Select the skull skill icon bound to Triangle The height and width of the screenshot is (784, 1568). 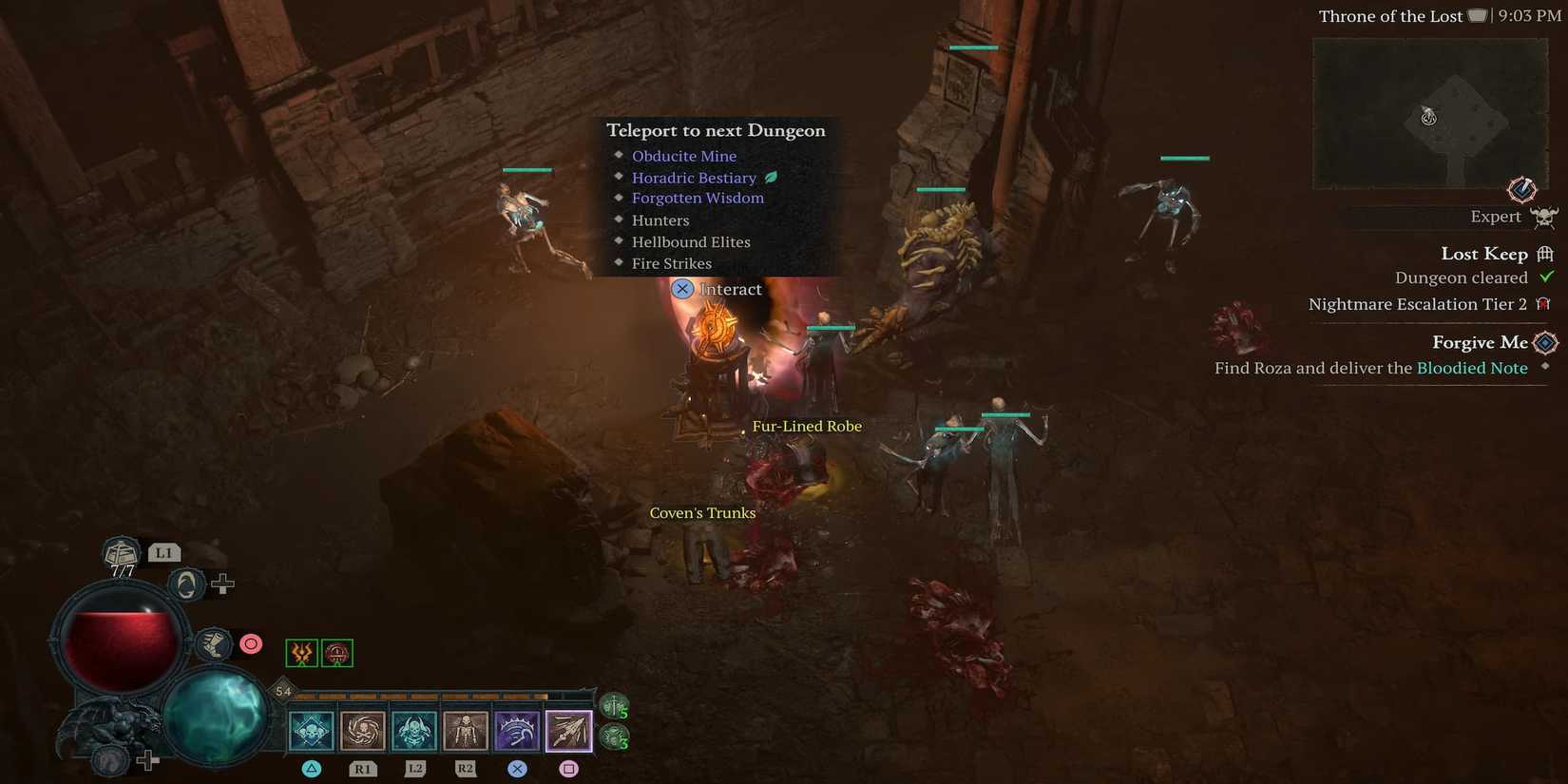click(311, 730)
